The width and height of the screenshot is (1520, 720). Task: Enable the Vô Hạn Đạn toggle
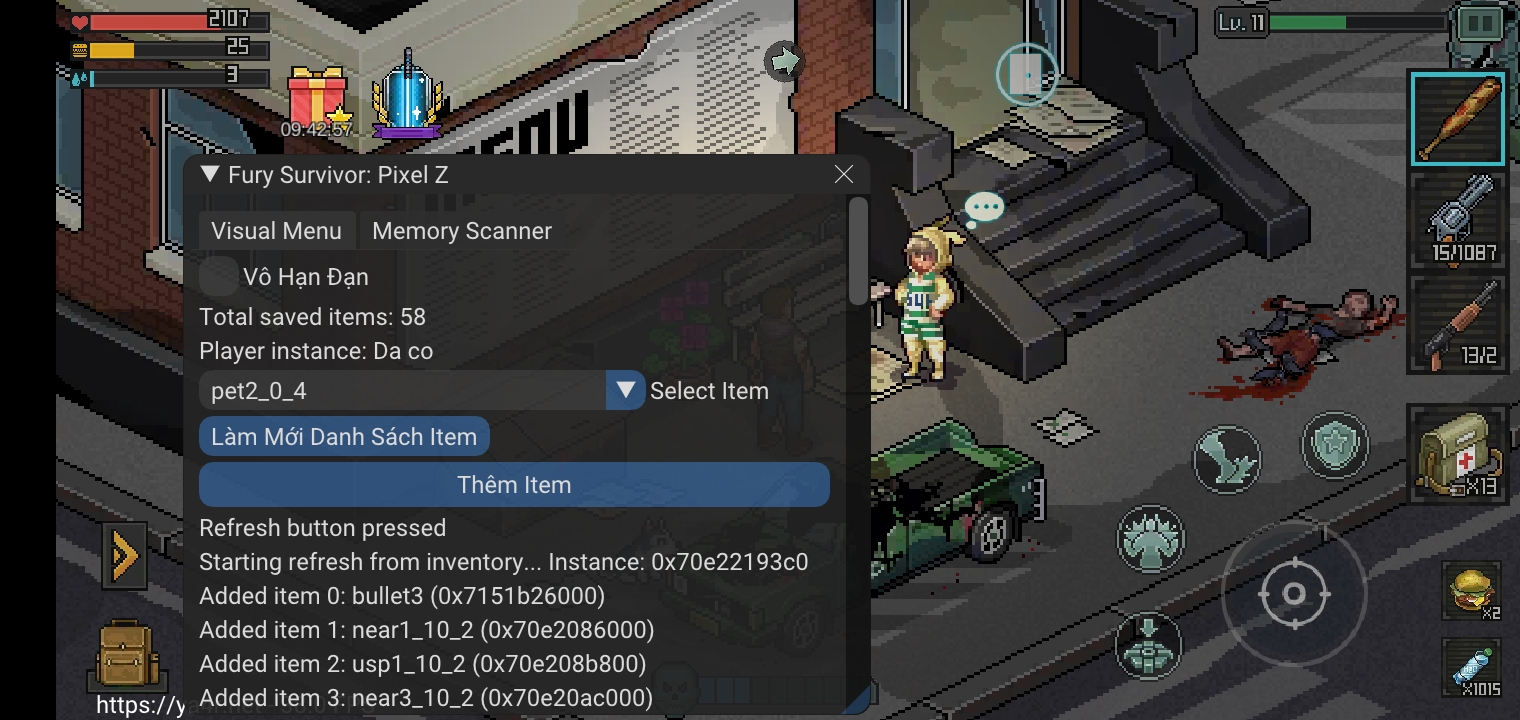(x=219, y=277)
